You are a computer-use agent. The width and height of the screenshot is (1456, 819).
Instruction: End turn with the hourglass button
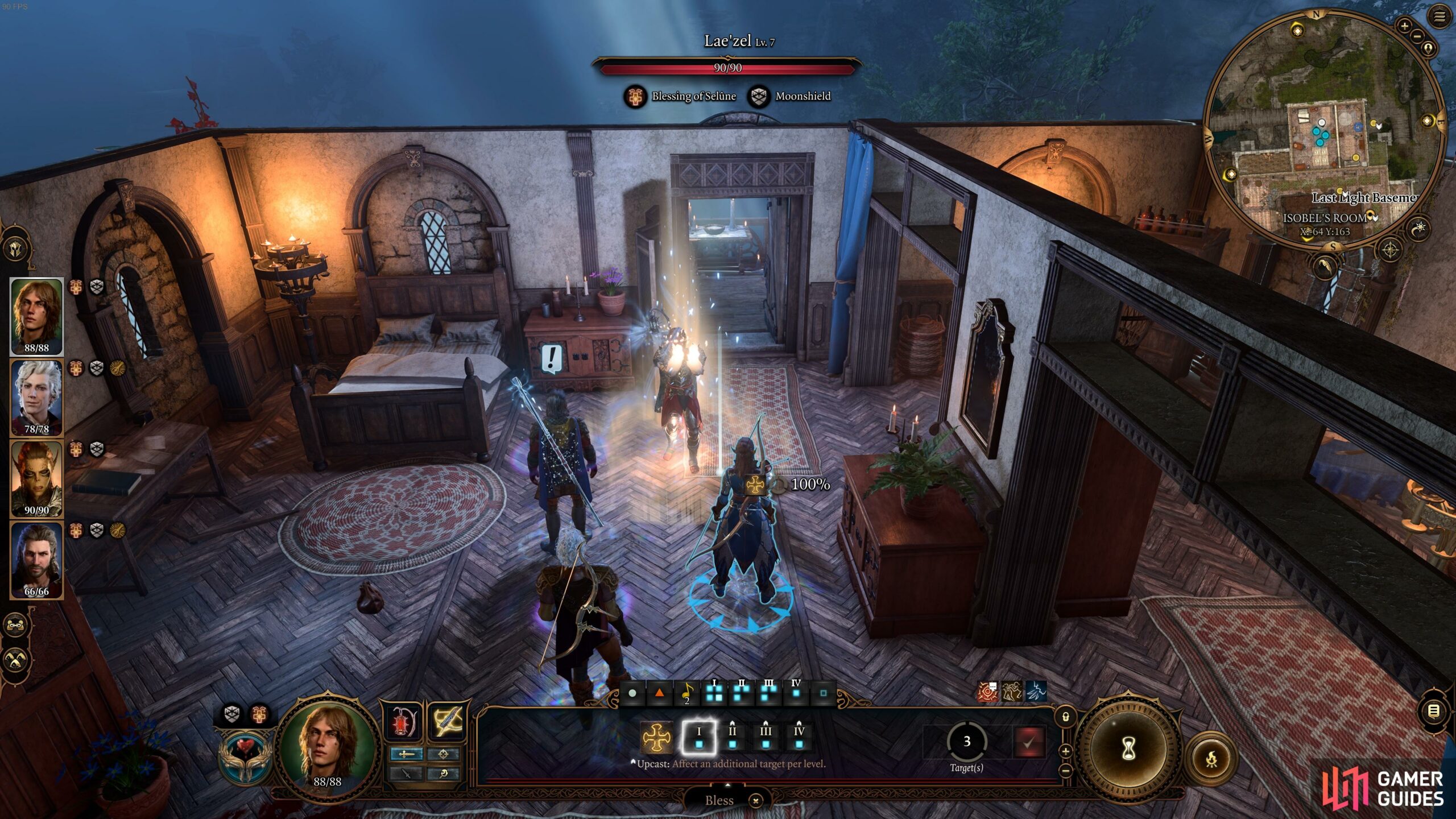coord(1128,749)
